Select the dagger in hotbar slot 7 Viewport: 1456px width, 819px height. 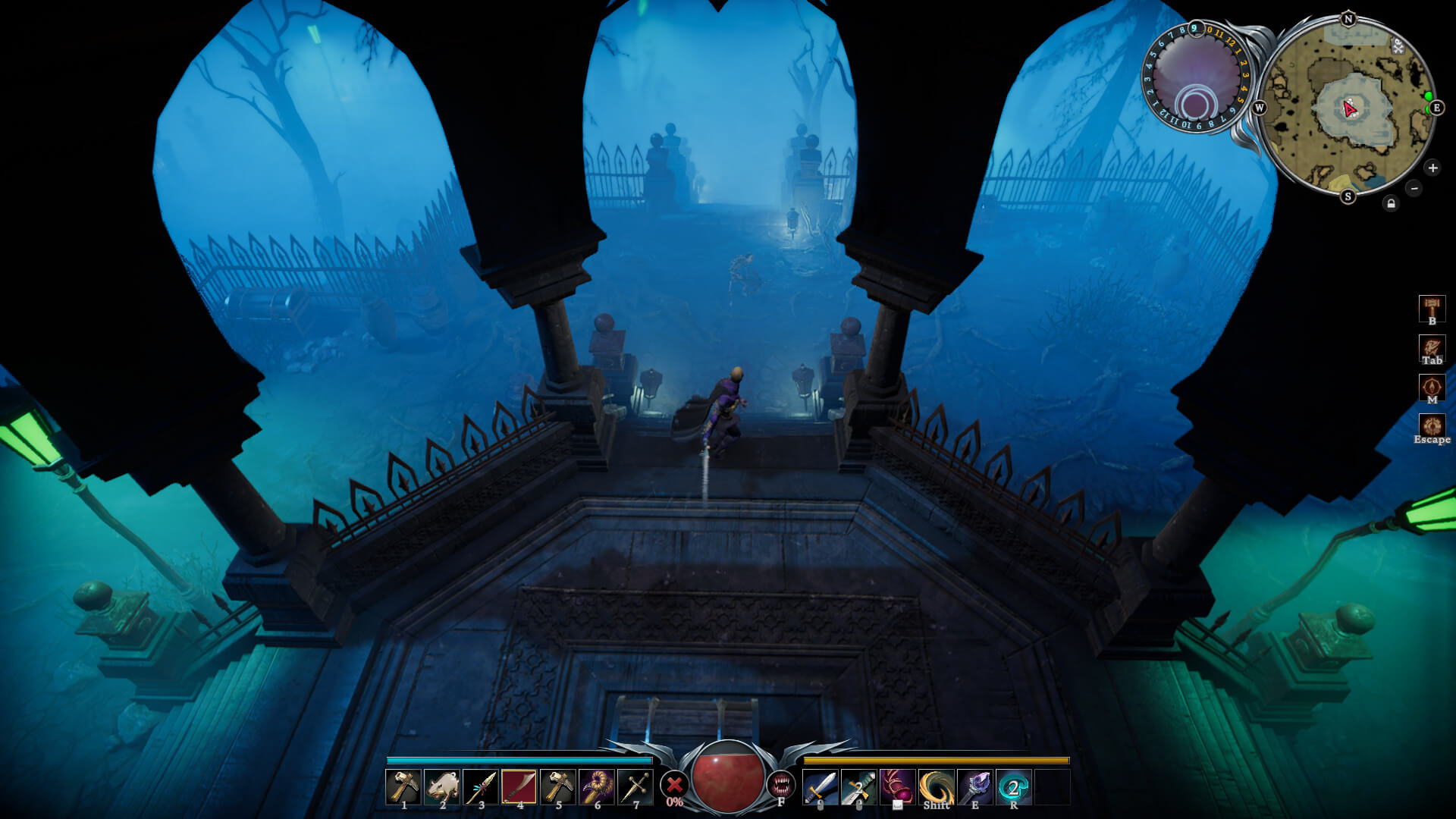click(x=637, y=783)
